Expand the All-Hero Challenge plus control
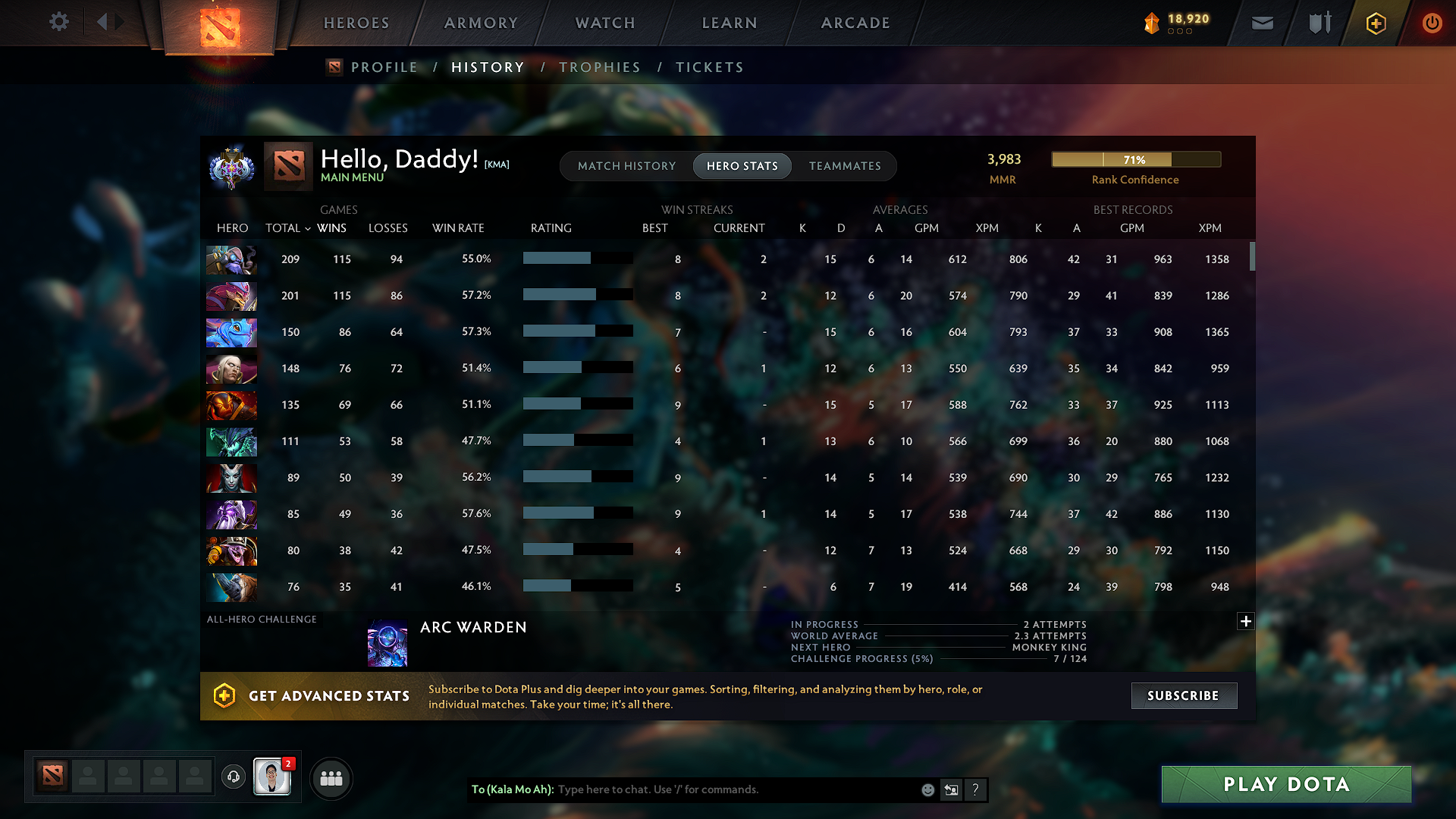This screenshot has height=819, width=1456. [x=1246, y=621]
